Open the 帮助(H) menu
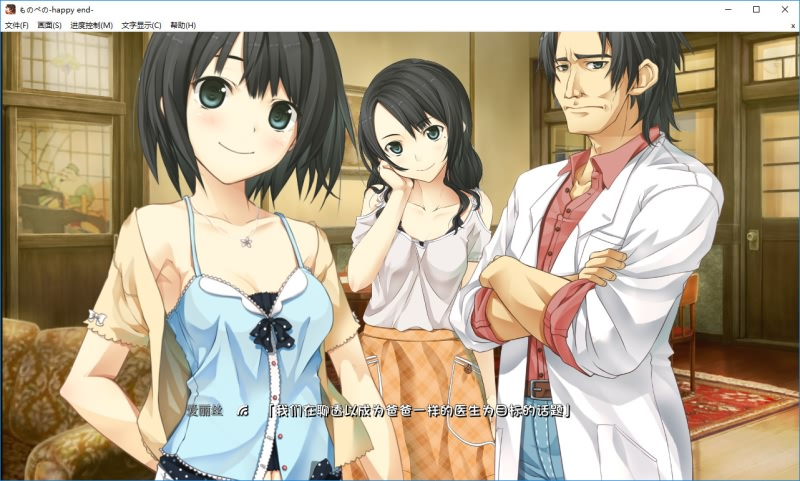 click(x=183, y=25)
